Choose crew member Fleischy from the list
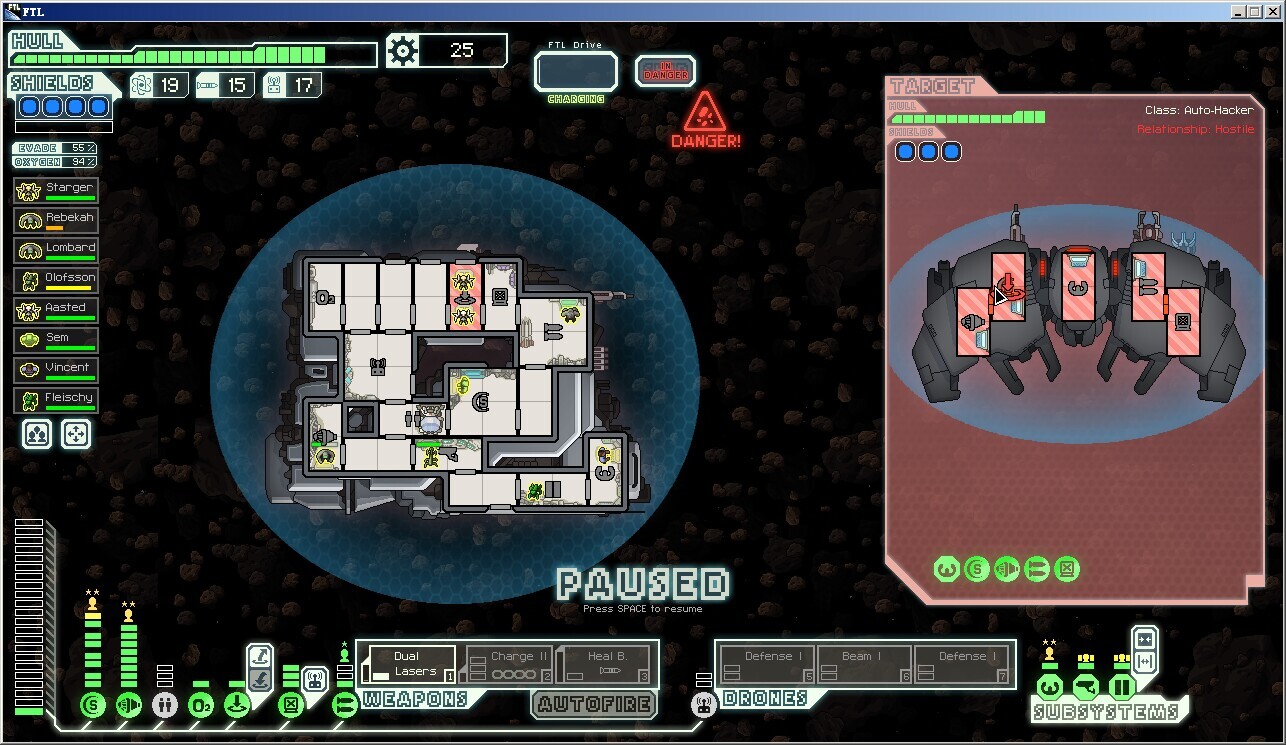 [56, 401]
